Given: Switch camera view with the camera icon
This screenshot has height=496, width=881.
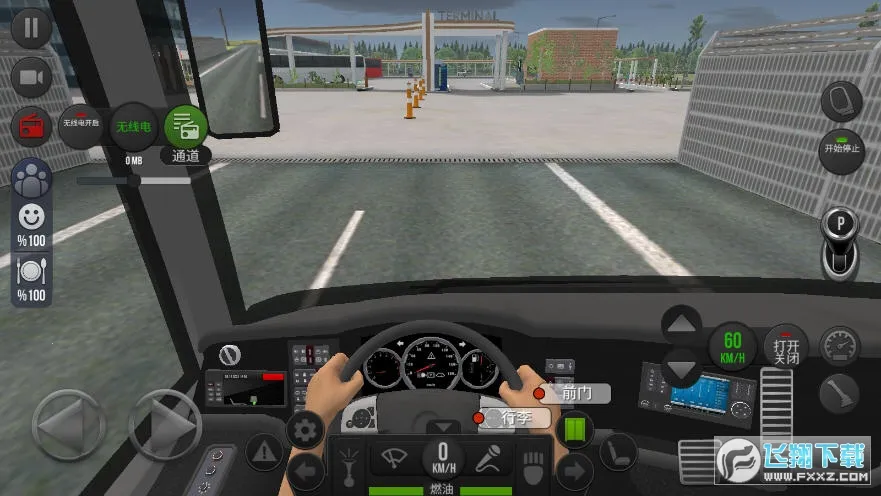Looking at the screenshot, I should [x=31, y=77].
